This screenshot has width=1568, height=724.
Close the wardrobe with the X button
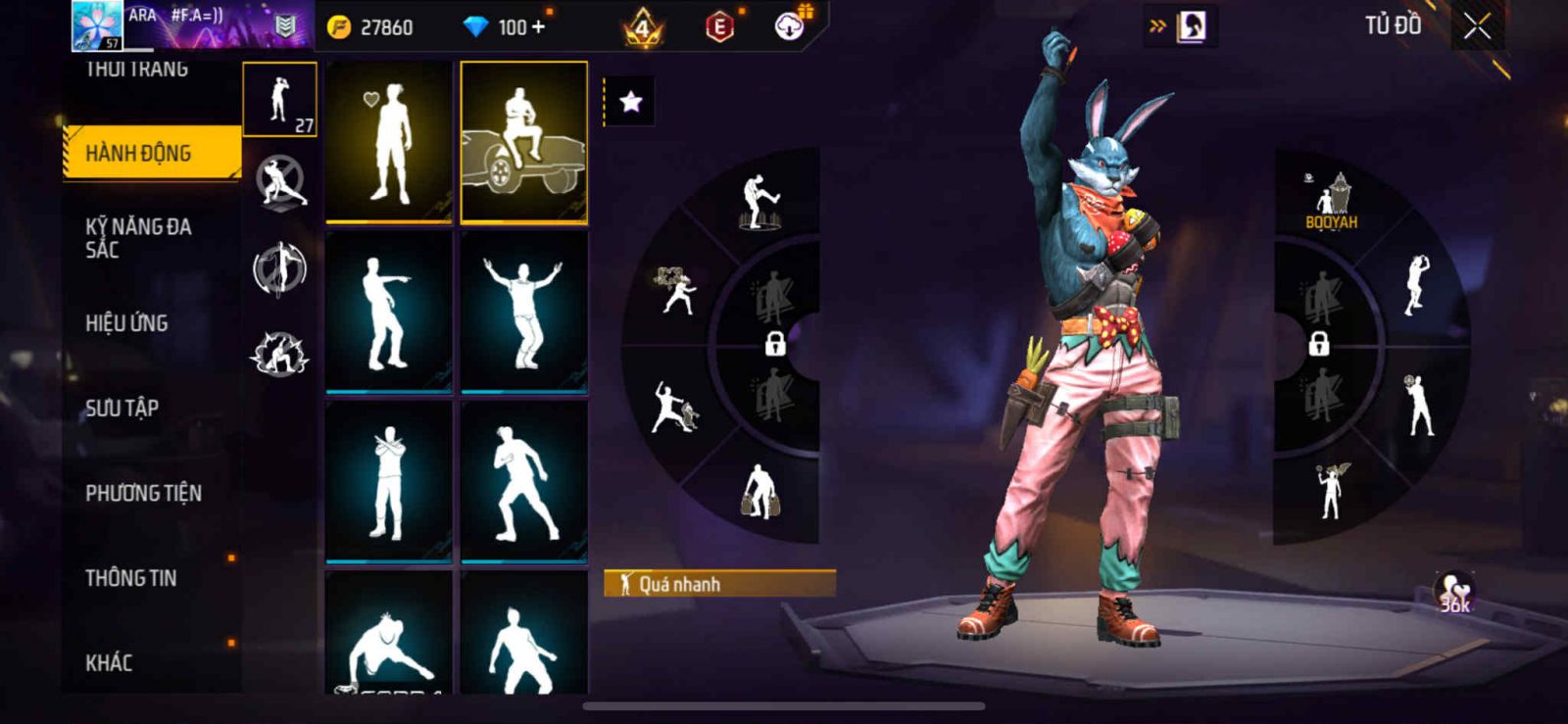[x=1477, y=27]
